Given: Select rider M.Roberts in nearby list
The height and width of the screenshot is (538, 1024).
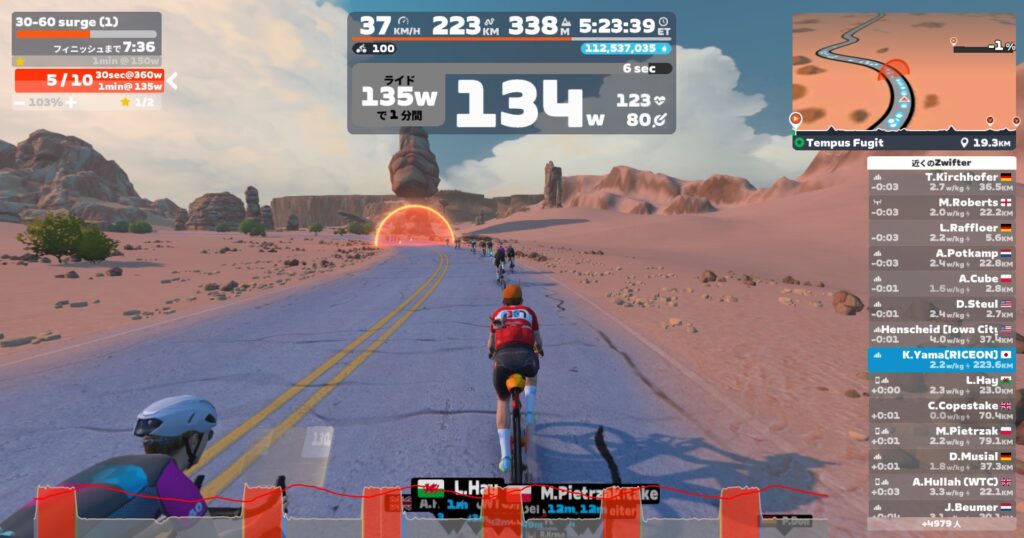Looking at the screenshot, I should tap(941, 207).
